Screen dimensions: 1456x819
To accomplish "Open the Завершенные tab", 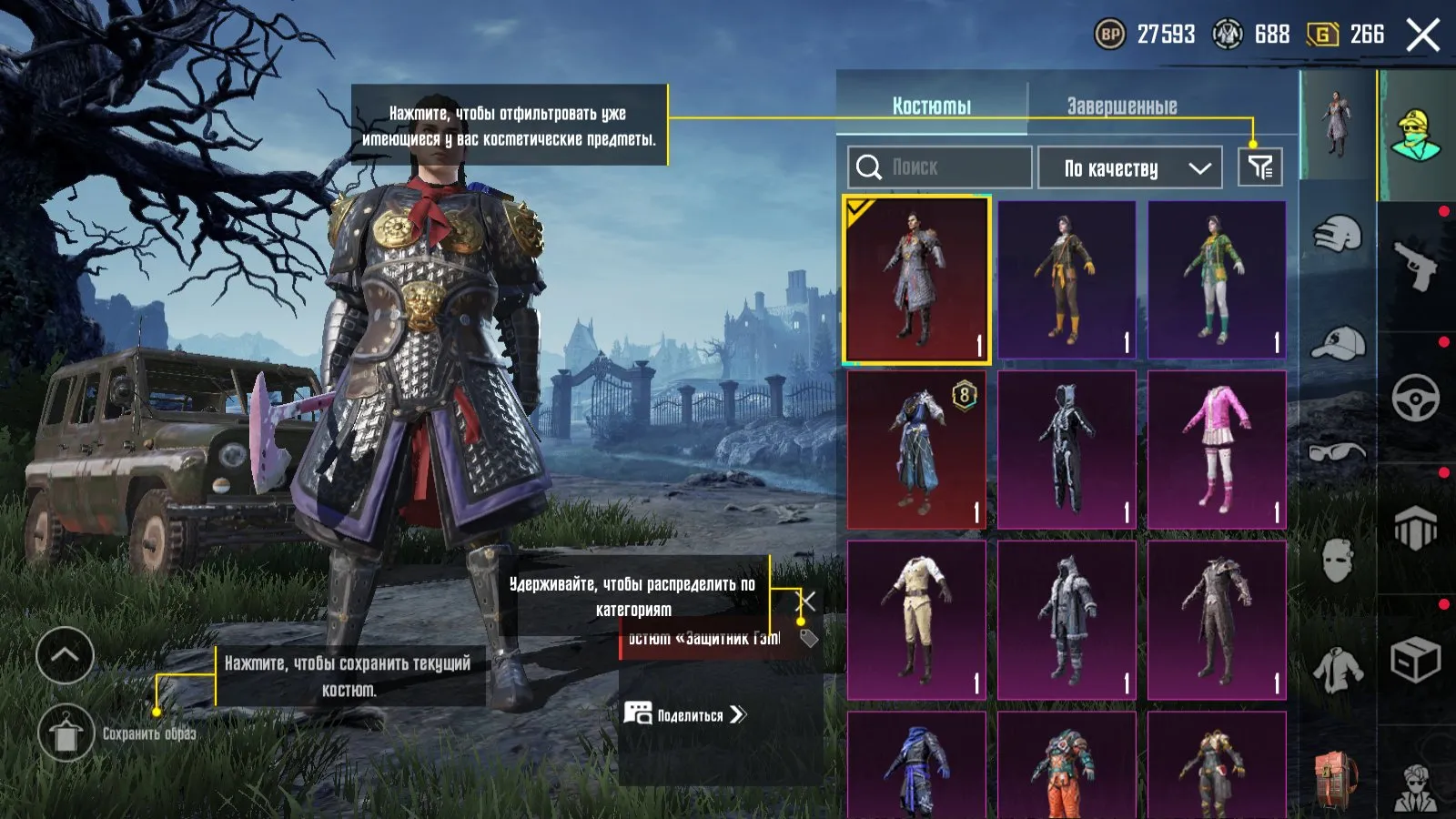I will (1121, 106).
